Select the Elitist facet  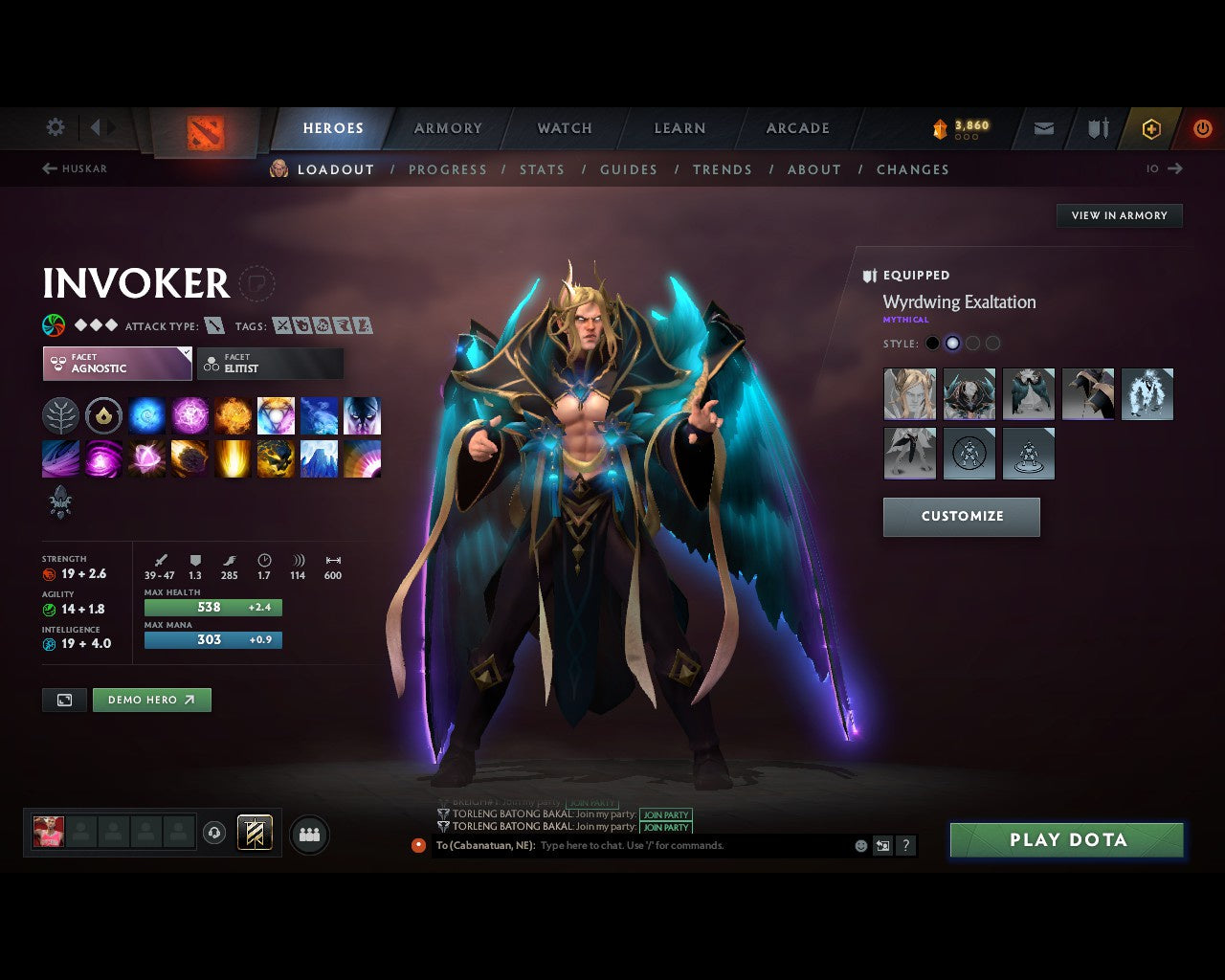click(270, 364)
